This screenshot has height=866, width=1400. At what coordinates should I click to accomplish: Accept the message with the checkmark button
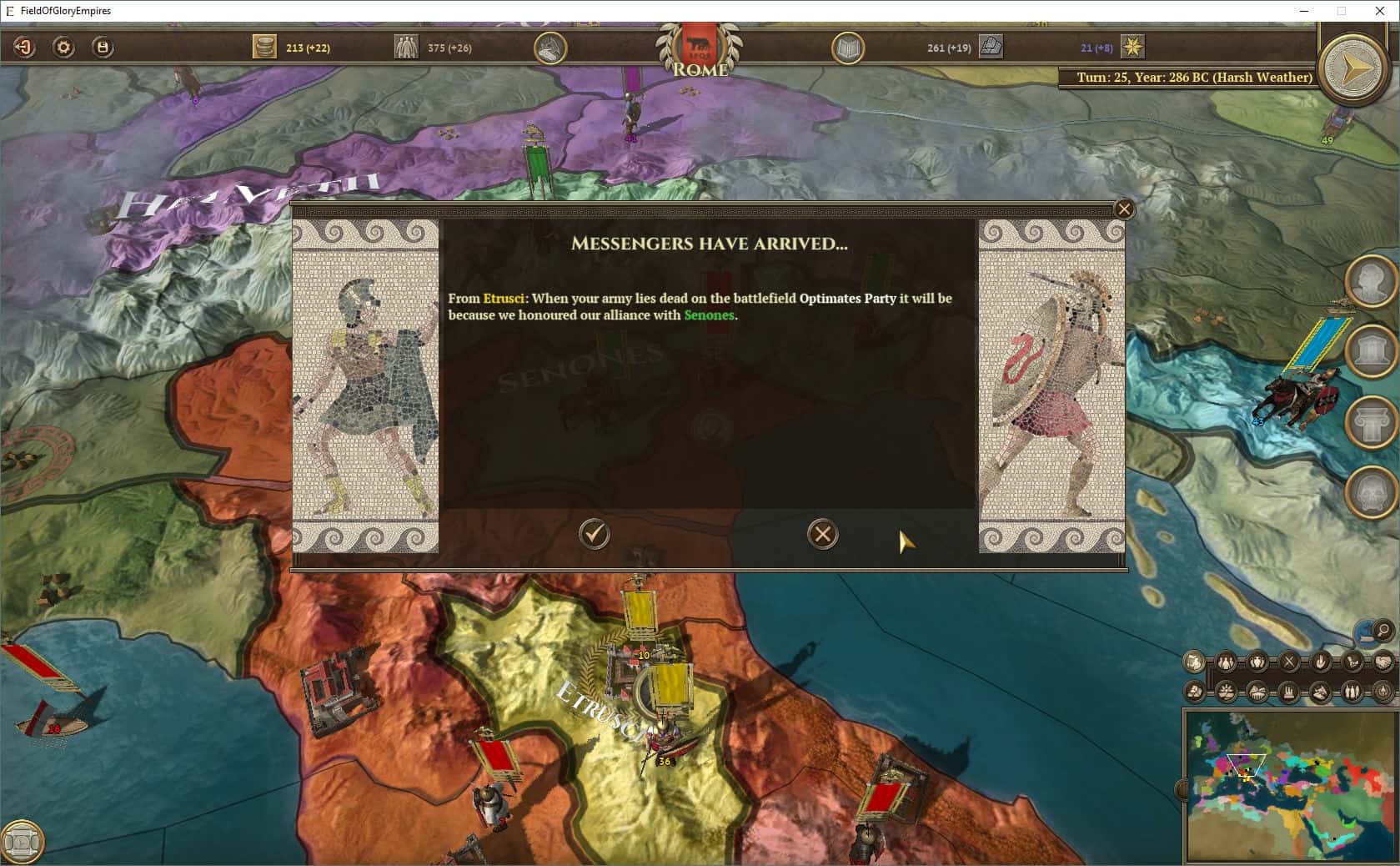pos(594,535)
